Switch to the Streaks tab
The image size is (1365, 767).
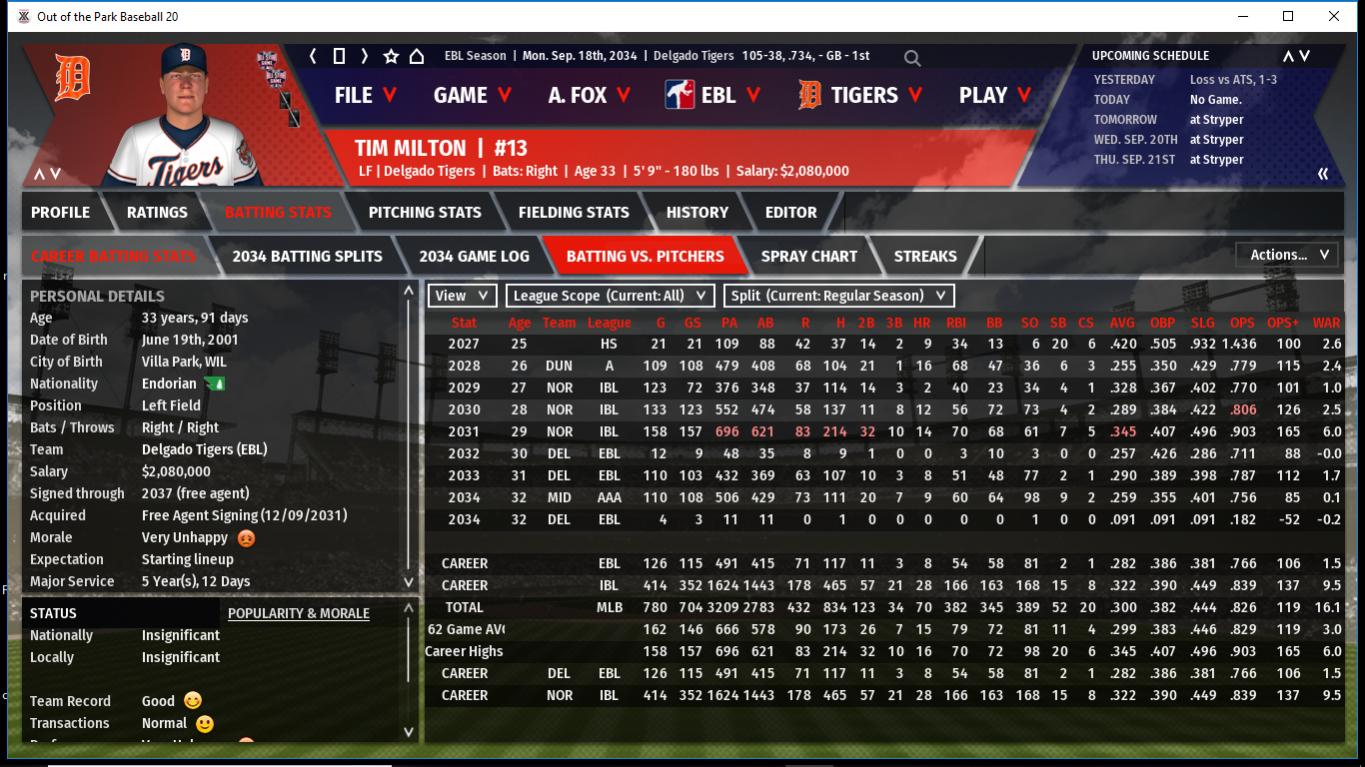pos(925,256)
